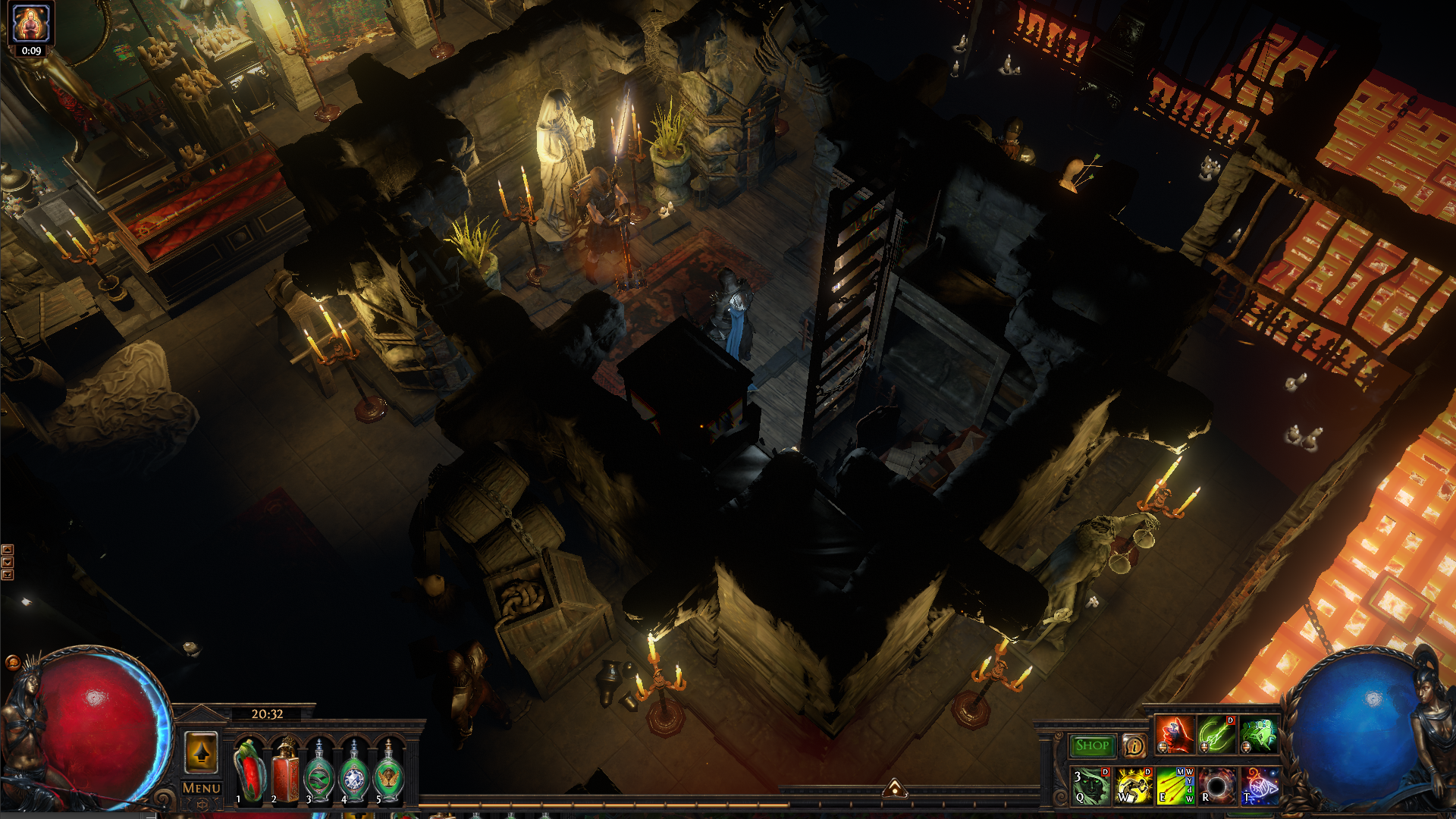Select the red hand detonate skill

(1175, 735)
